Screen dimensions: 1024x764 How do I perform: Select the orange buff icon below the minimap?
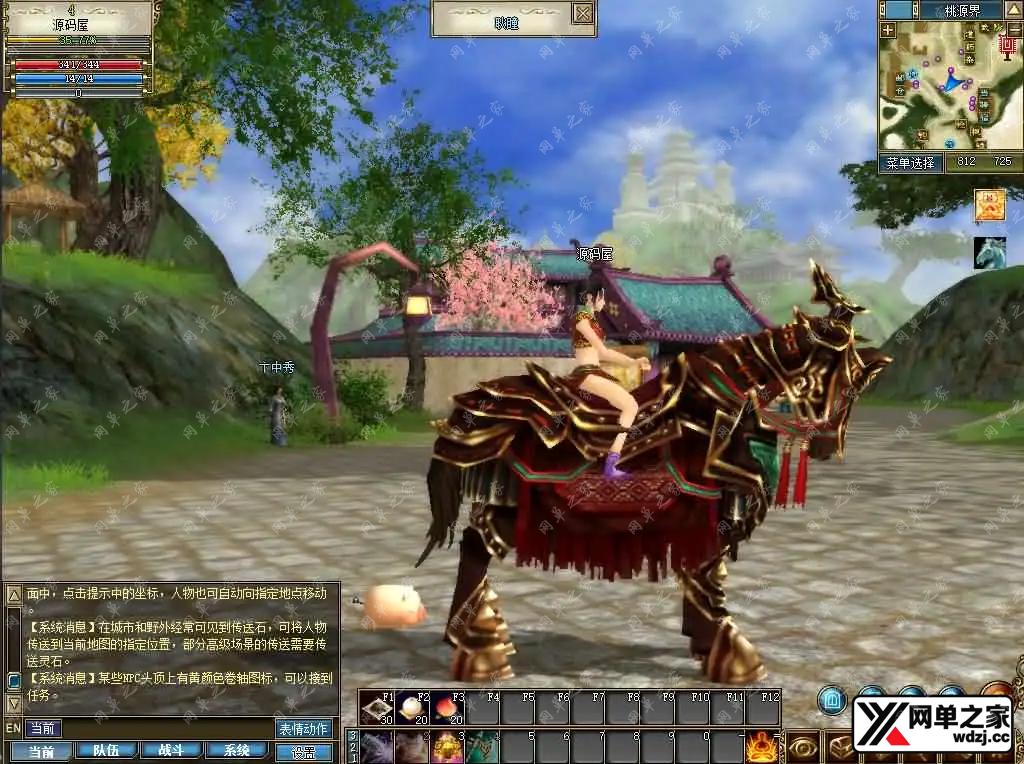click(990, 205)
